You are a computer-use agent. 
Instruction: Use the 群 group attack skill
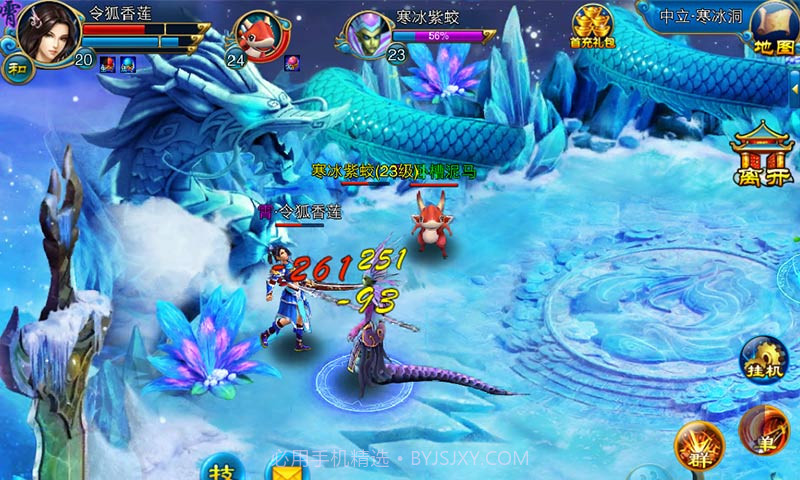(x=695, y=445)
